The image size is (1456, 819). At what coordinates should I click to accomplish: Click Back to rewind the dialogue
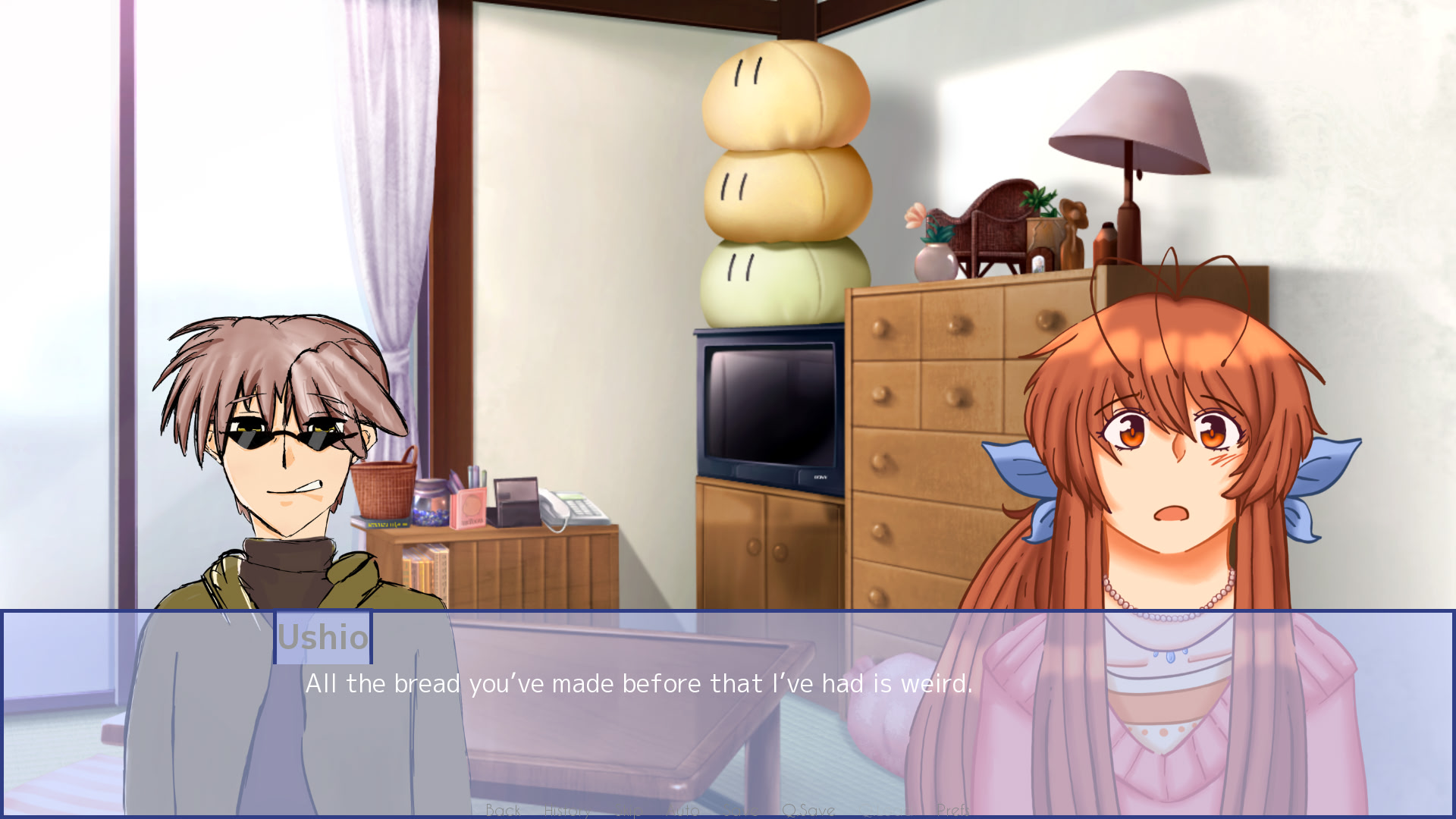pyautogui.click(x=504, y=810)
